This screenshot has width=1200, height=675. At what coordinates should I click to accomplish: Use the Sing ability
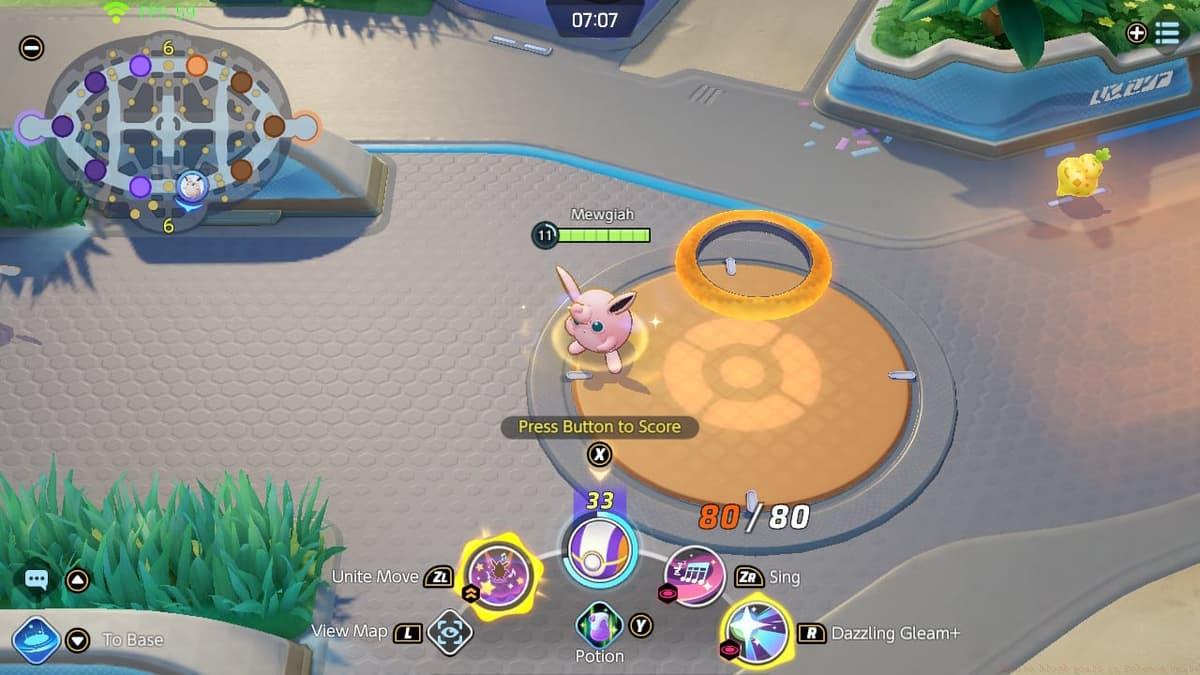tap(694, 576)
